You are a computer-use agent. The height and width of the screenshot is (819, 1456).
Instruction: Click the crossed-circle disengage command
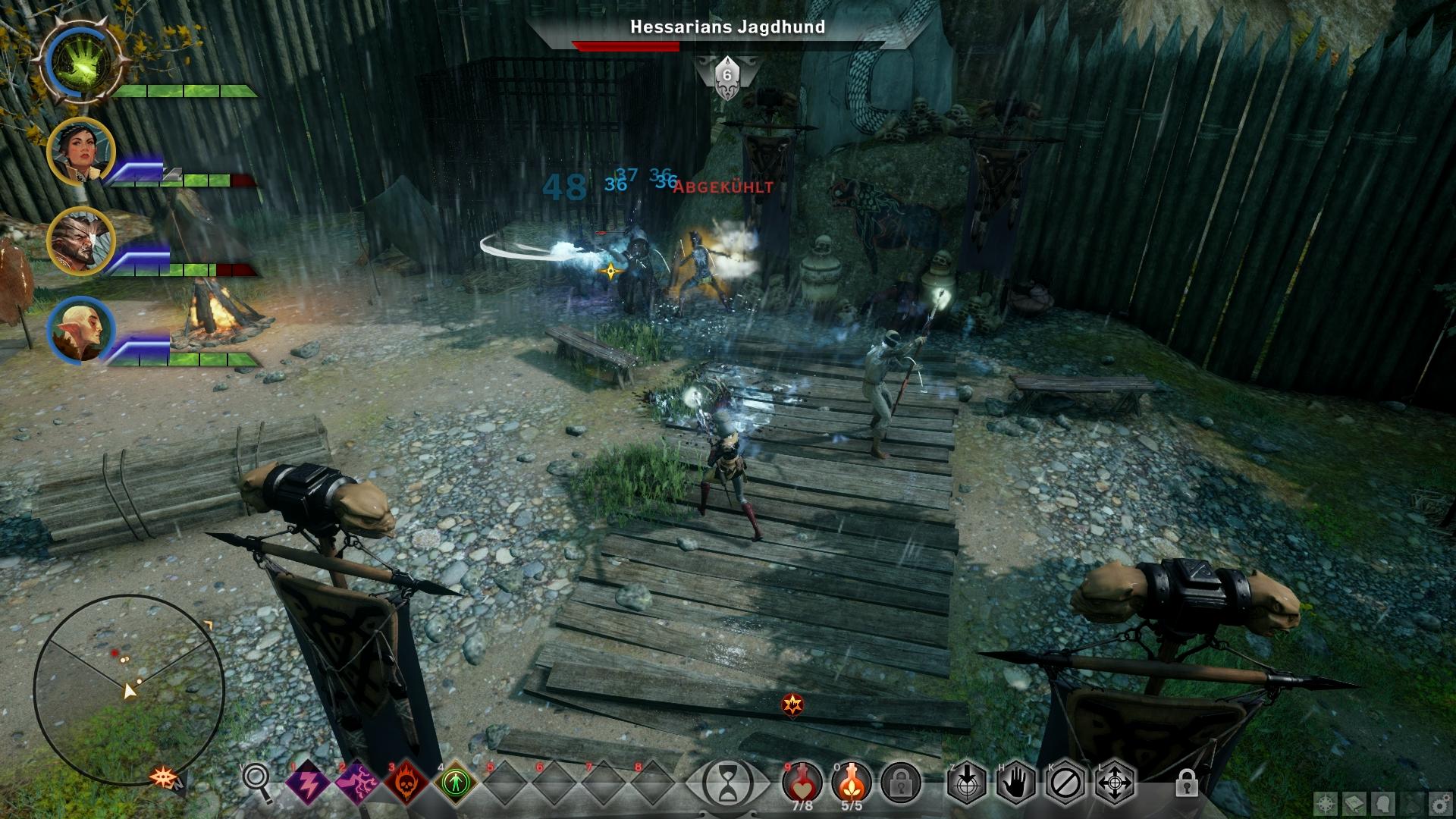1065,781
